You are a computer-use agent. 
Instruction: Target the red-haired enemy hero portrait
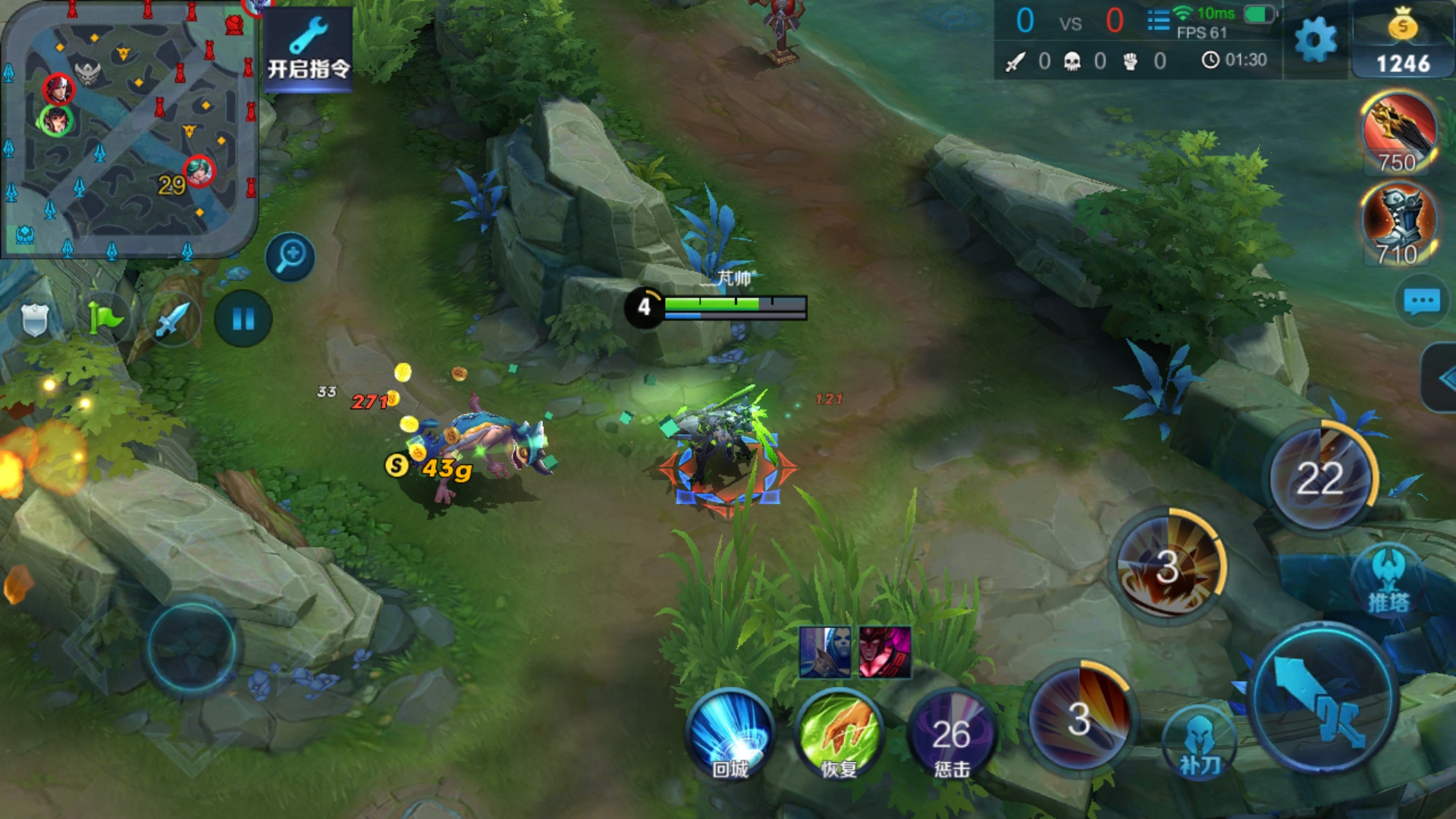(885, 651)
